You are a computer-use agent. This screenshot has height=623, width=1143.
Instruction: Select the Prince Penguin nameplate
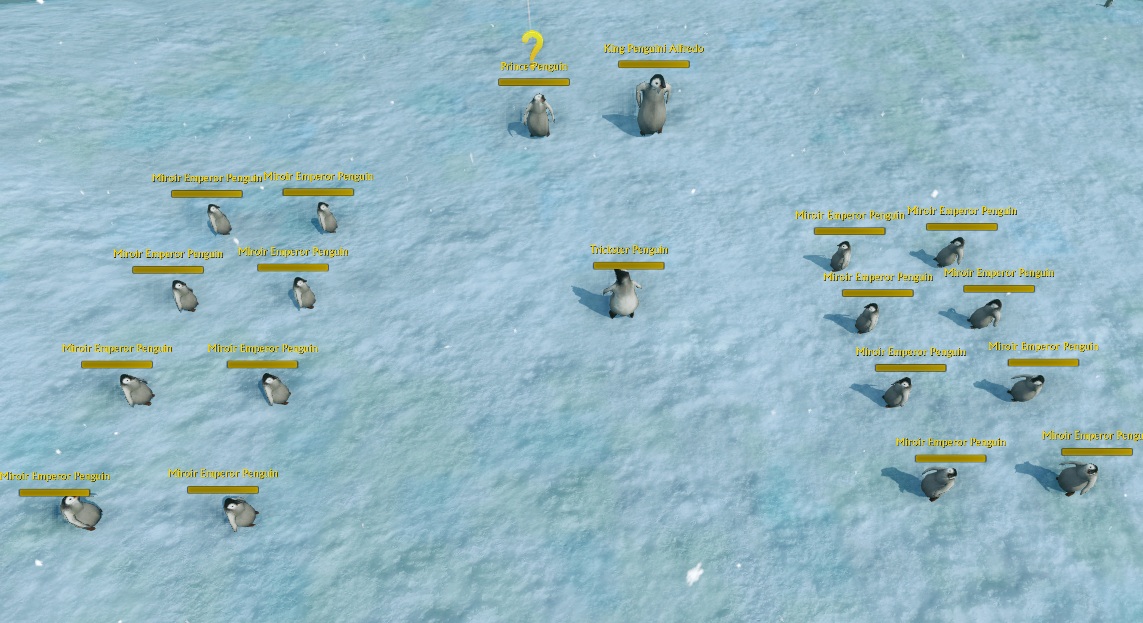coord(534,67)
